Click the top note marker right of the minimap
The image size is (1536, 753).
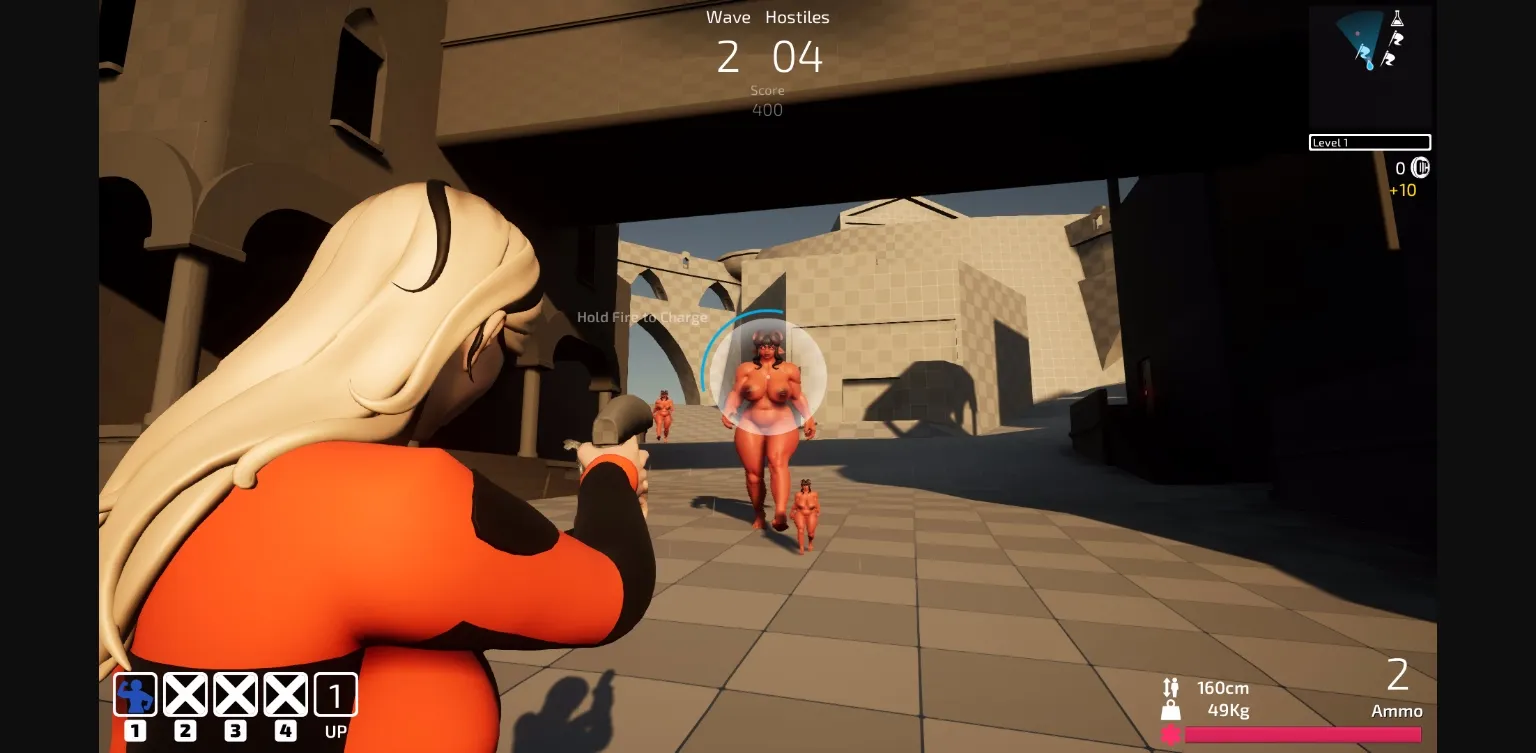pos(1397,40)
